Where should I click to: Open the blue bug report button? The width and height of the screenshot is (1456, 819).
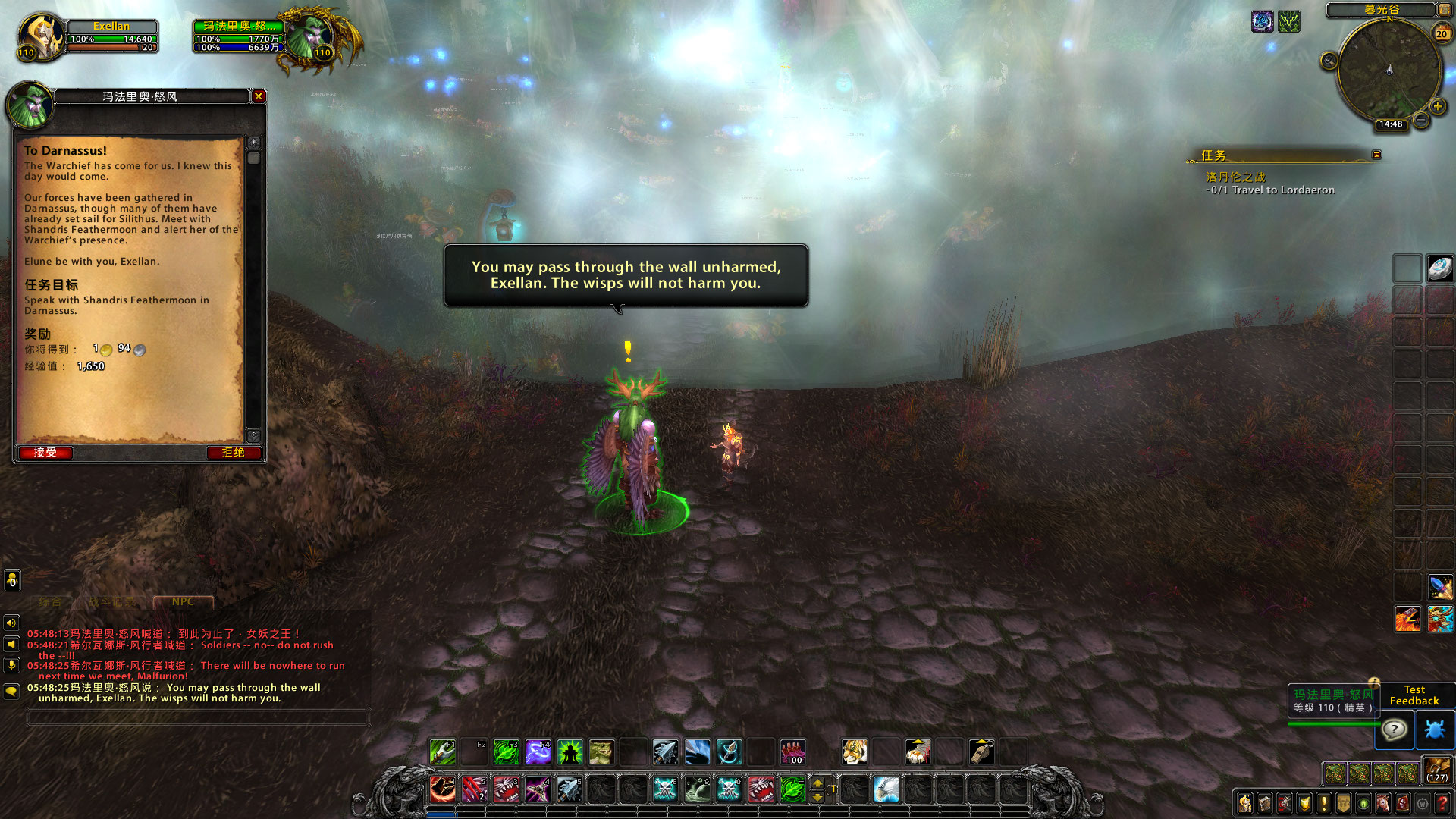coord(1435,730)
